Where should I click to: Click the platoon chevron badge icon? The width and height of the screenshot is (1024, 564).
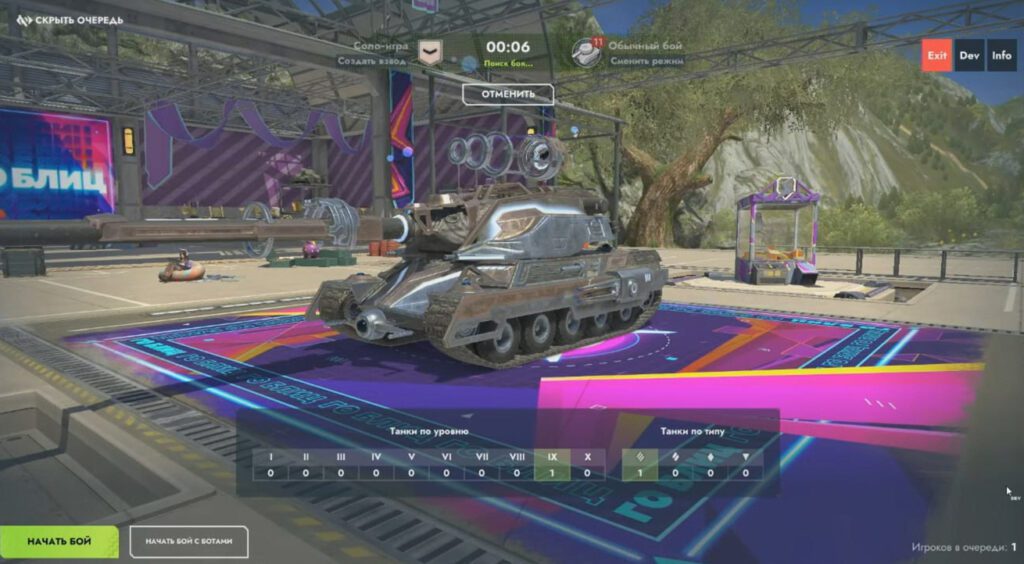(x=430, y=52)
